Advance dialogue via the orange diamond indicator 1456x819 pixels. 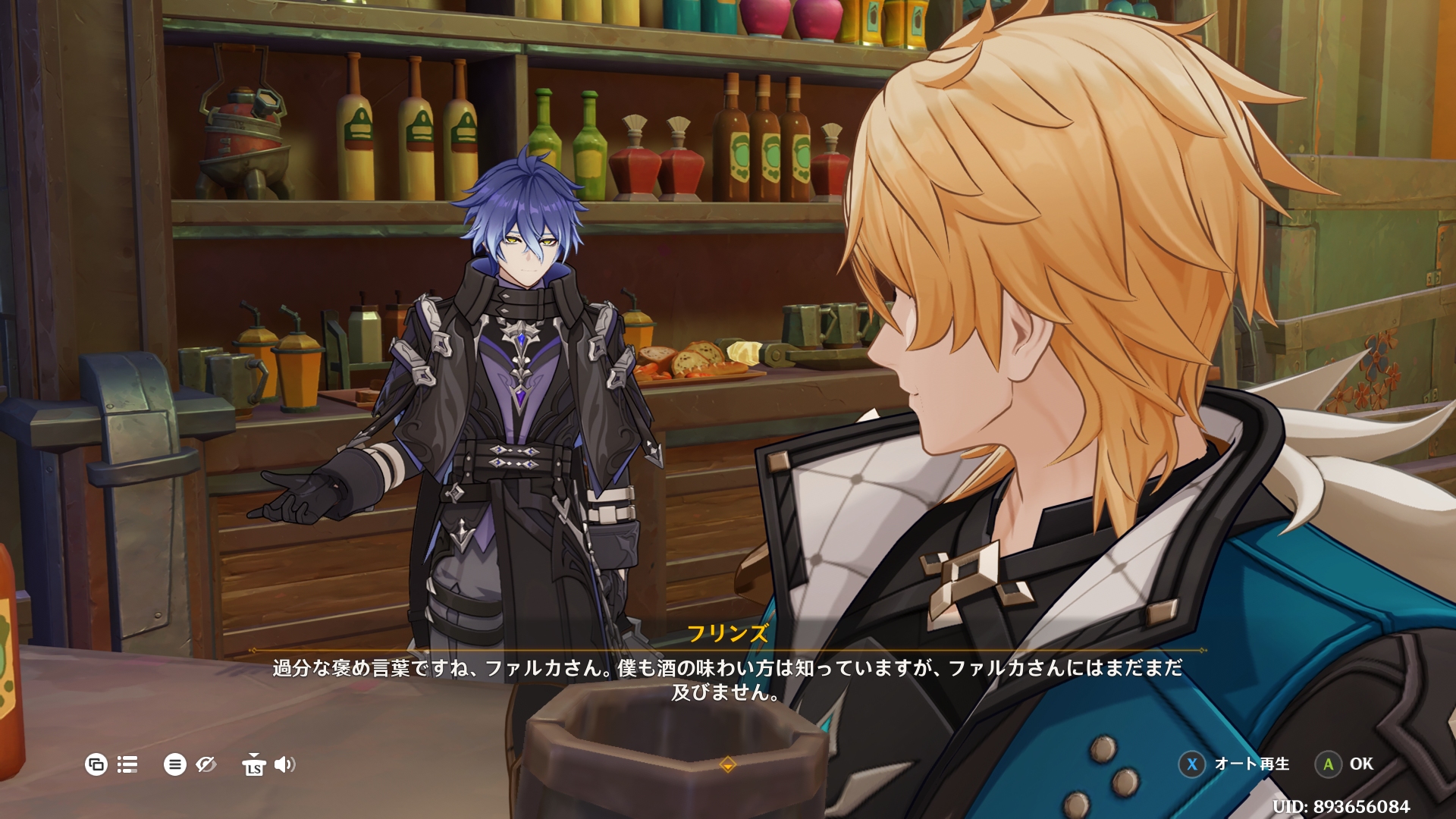pyautogui.click(x=727, y=764)
